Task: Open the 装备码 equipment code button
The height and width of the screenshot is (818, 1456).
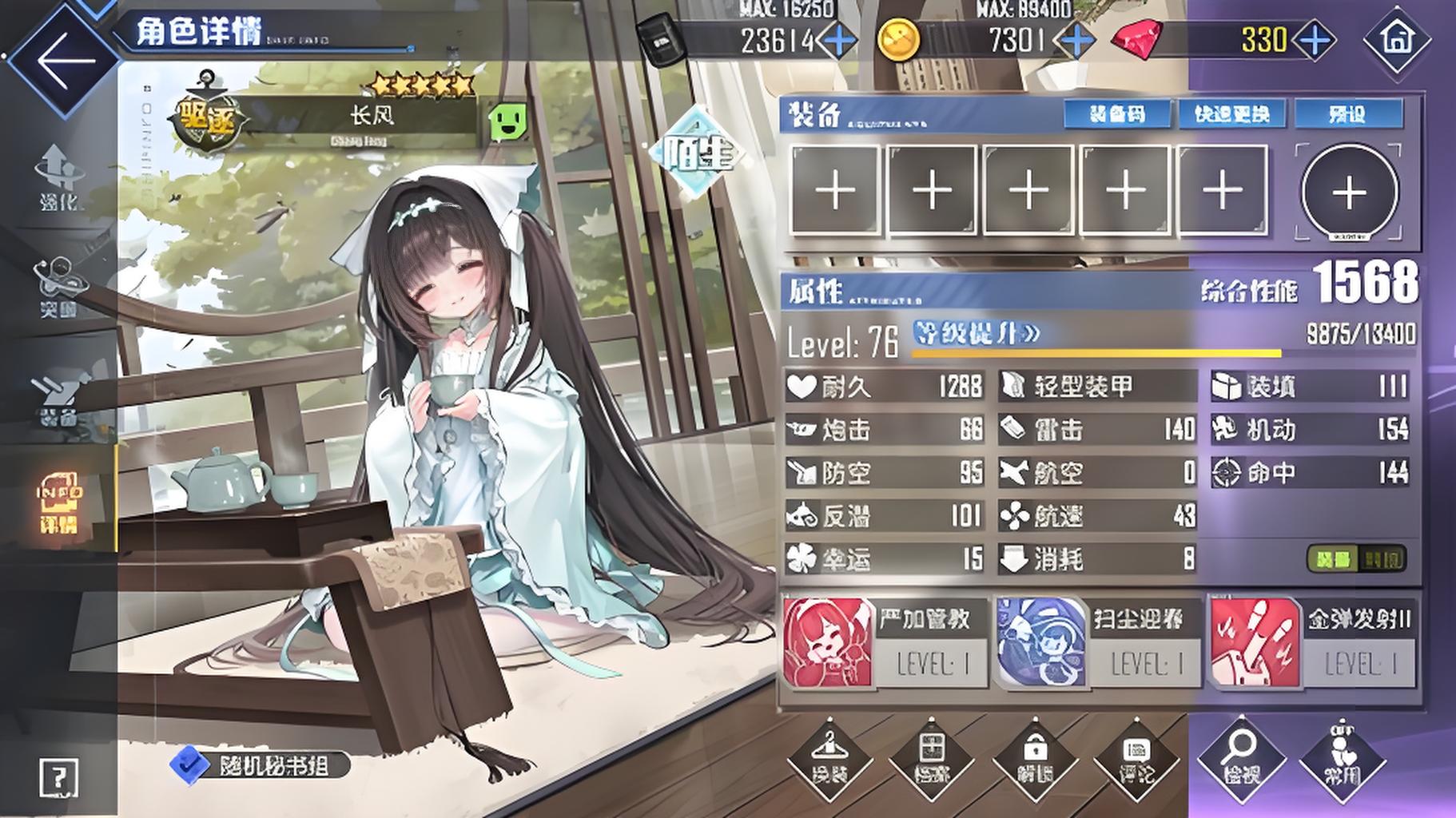Action: (1117, 114)
